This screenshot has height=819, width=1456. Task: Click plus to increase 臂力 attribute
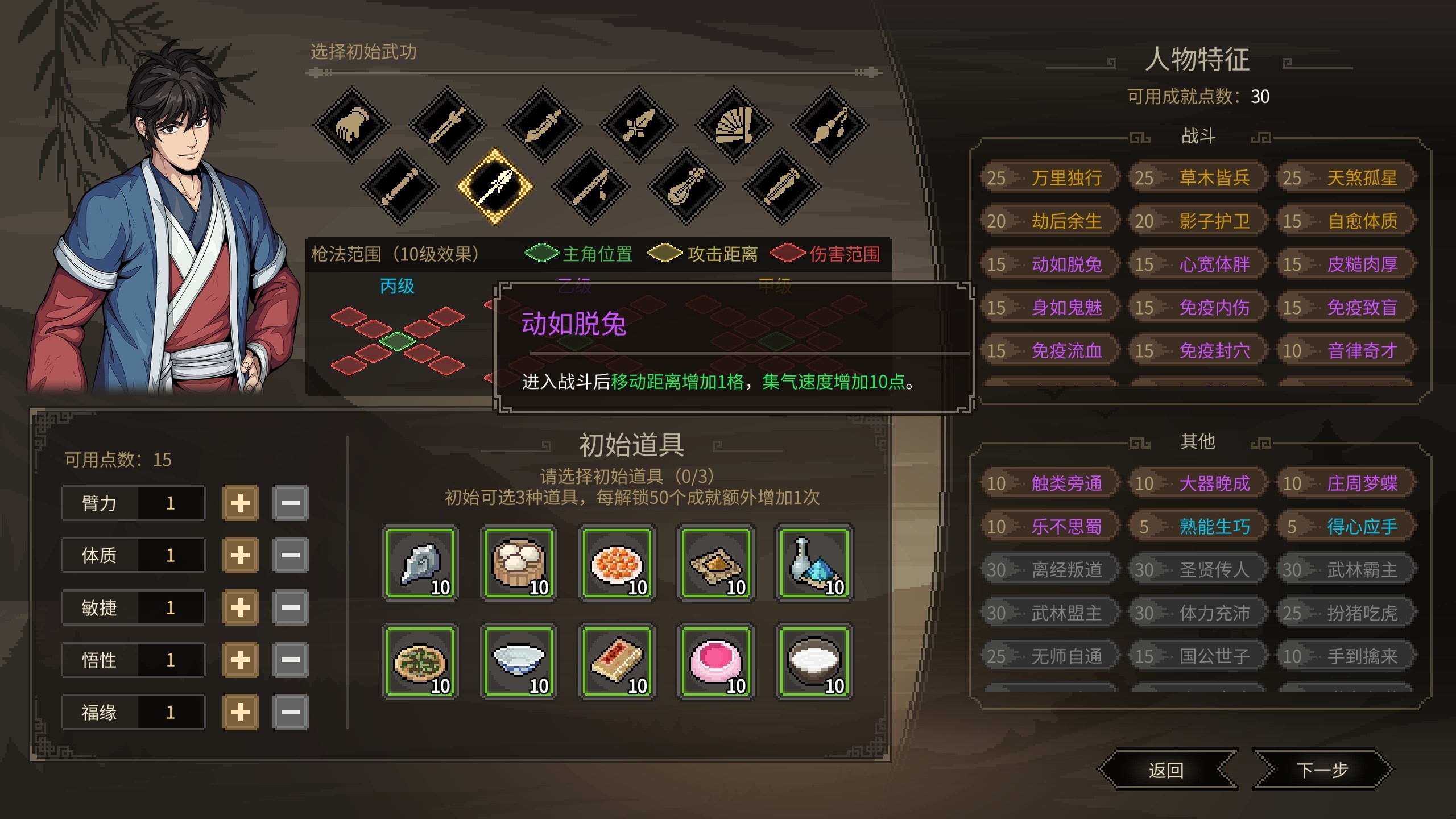click(239, 502)
